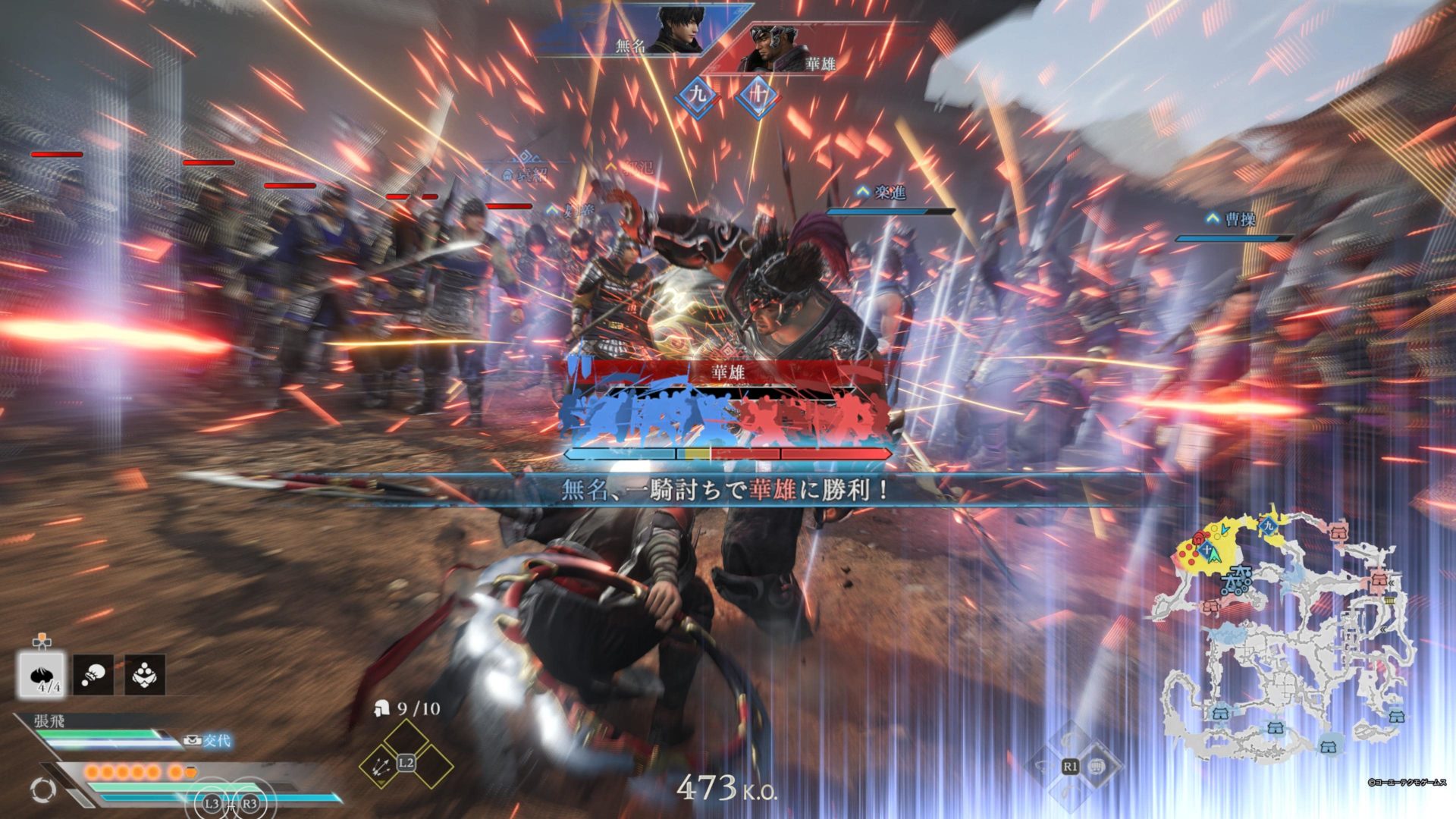Click the 無名 duel portrait
This screenshot has height=819, width=1456.
coord(677,30)
